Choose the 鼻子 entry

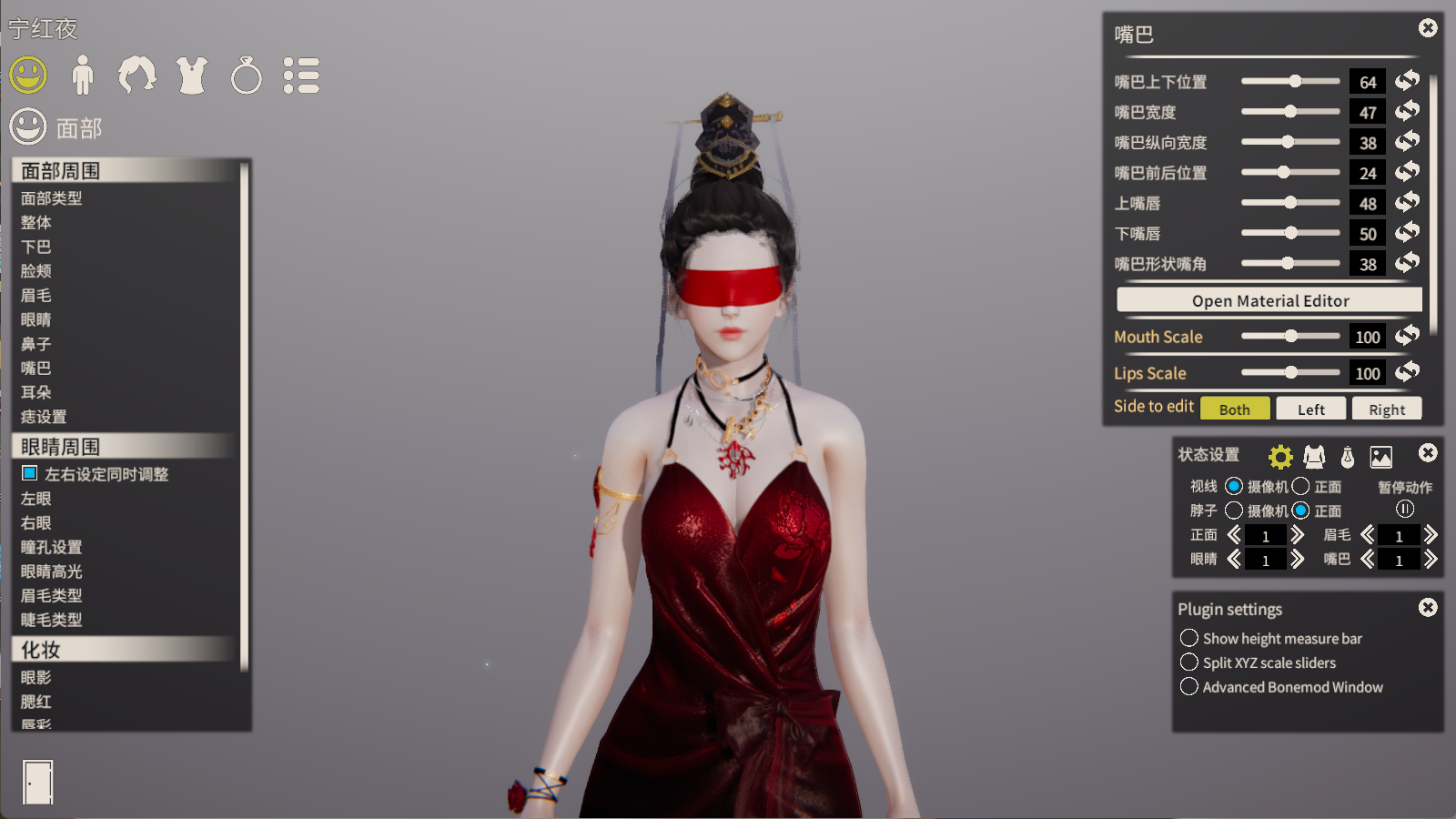[x=36, y=344]
